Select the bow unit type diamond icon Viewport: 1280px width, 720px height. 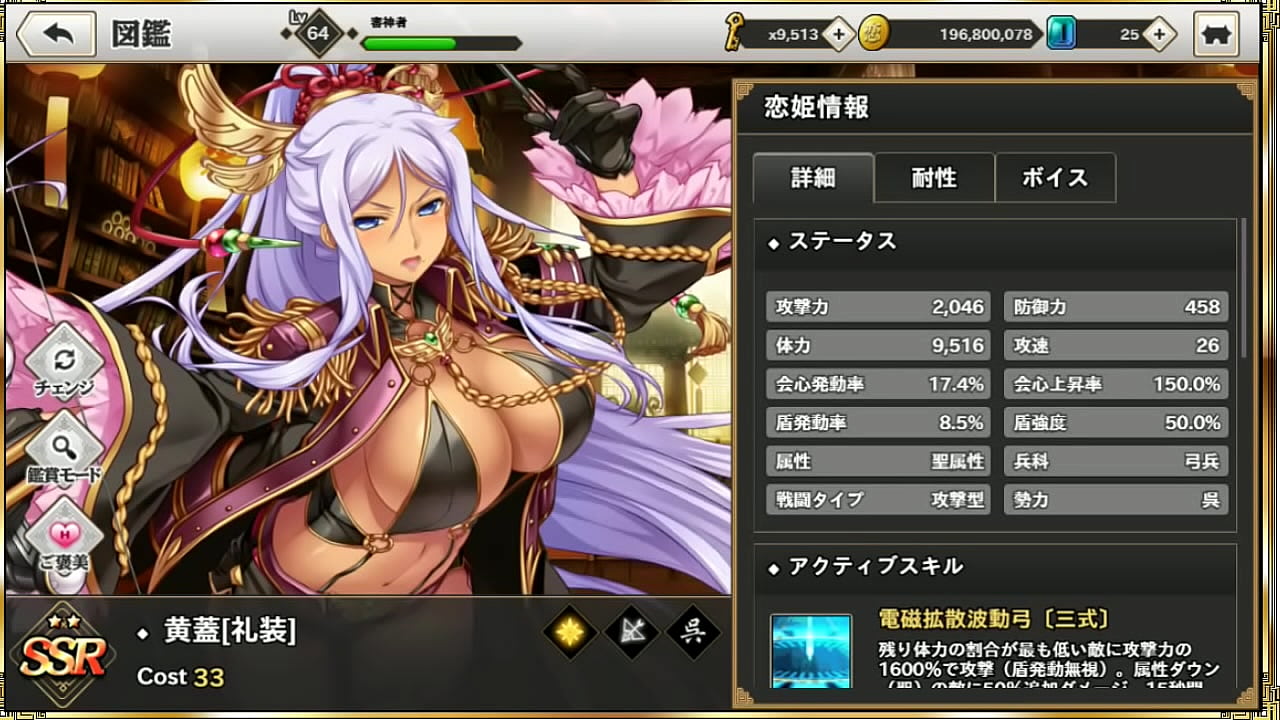click(632, 630)
